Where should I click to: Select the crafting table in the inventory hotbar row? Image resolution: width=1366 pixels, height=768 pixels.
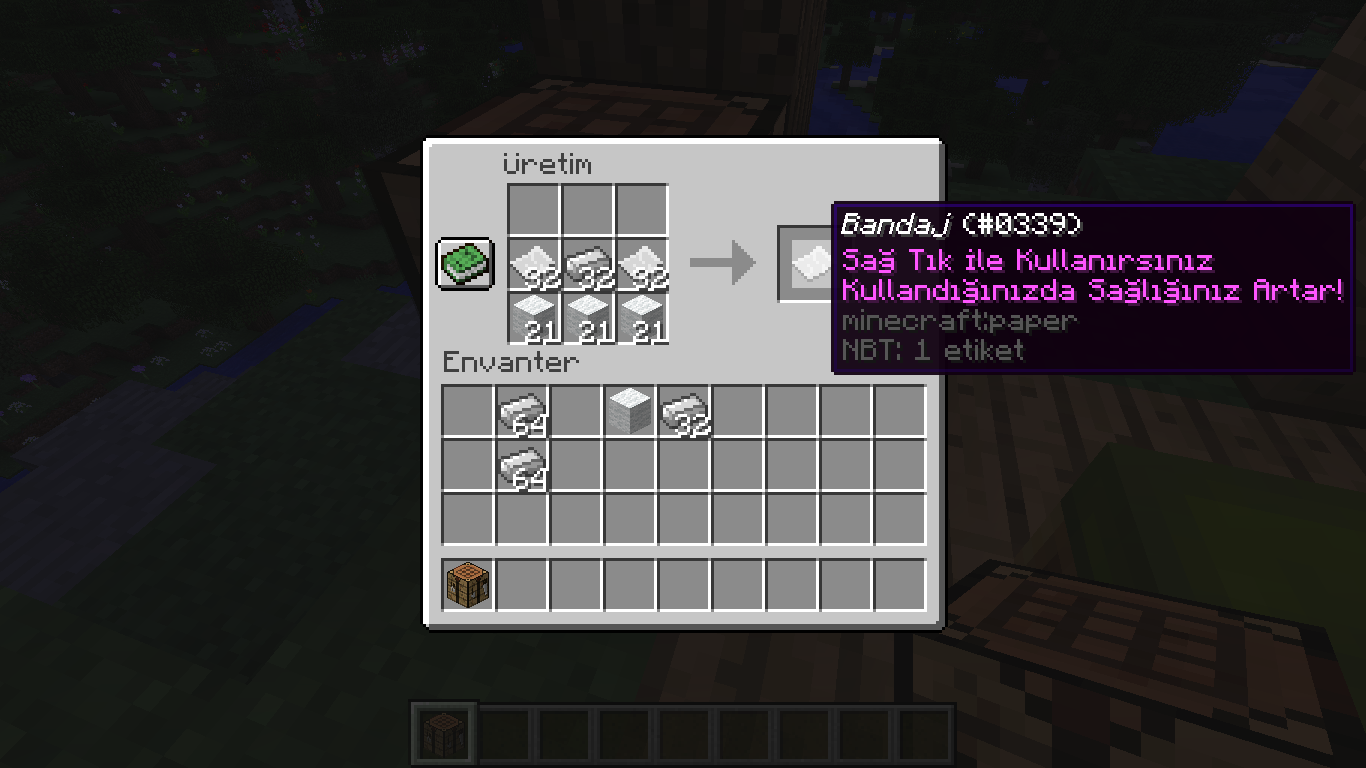point(468,585)
